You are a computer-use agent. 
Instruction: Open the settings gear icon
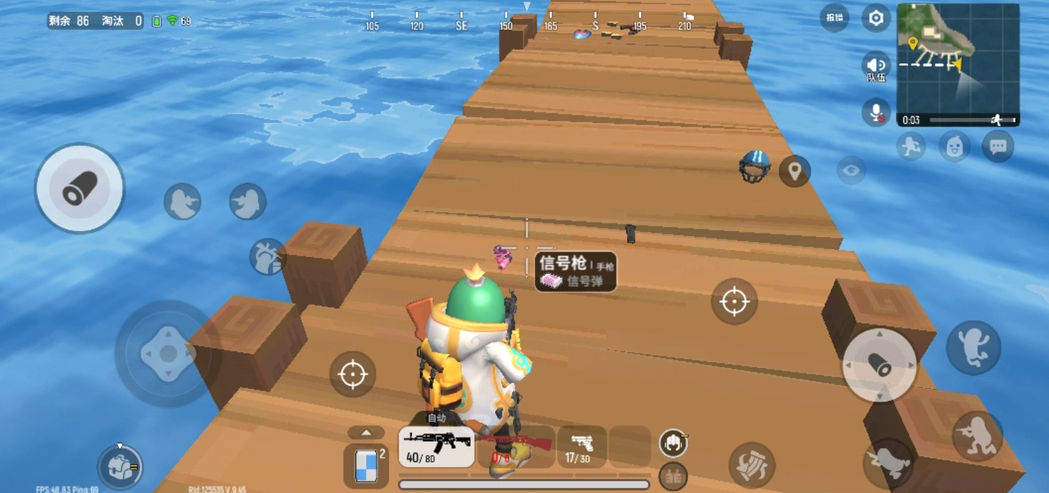(x=876, y=18)
